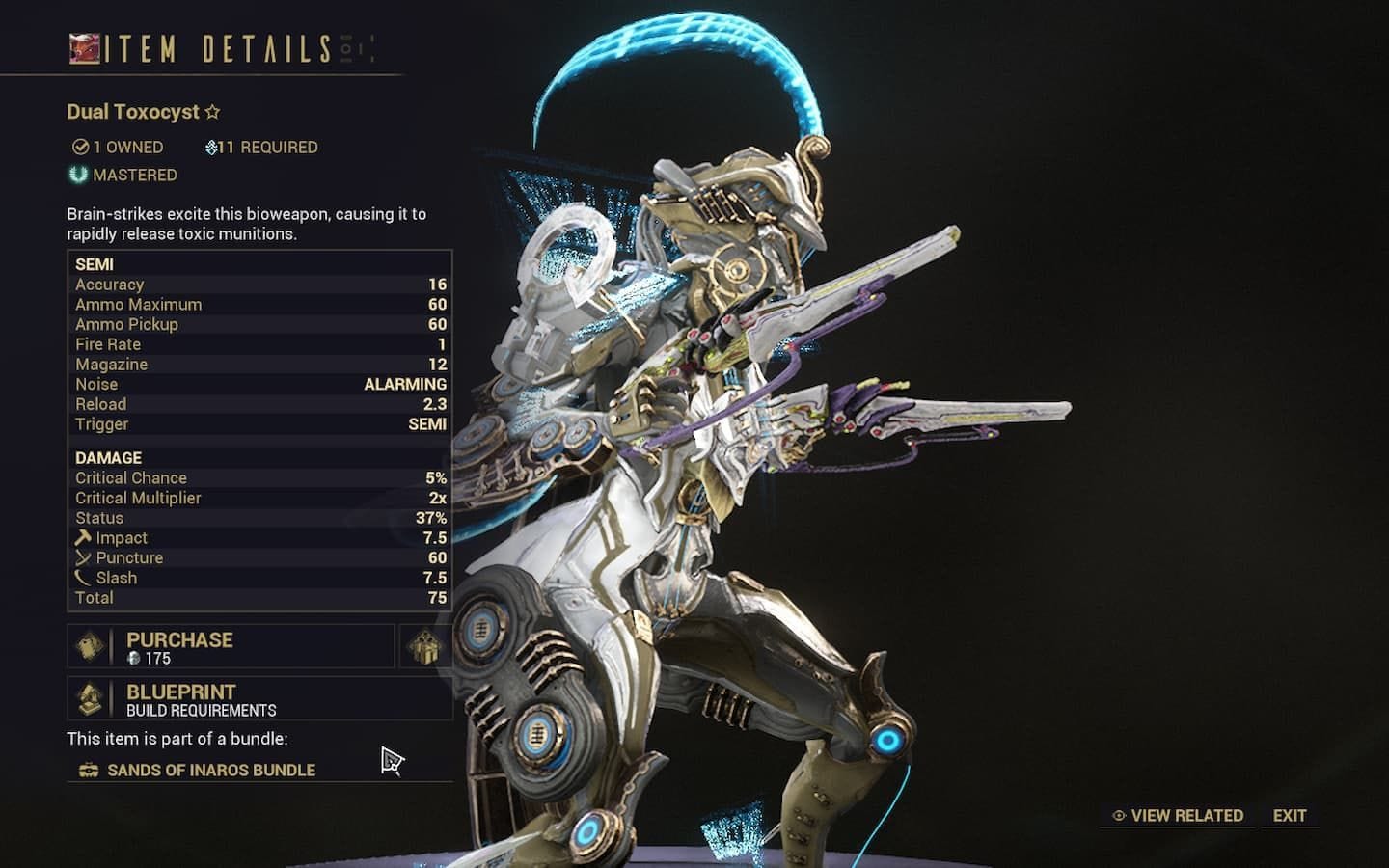This screenshot has height=868, width=1389.
Task: Click the Impact damage type icon
Action: pos(81,537)
